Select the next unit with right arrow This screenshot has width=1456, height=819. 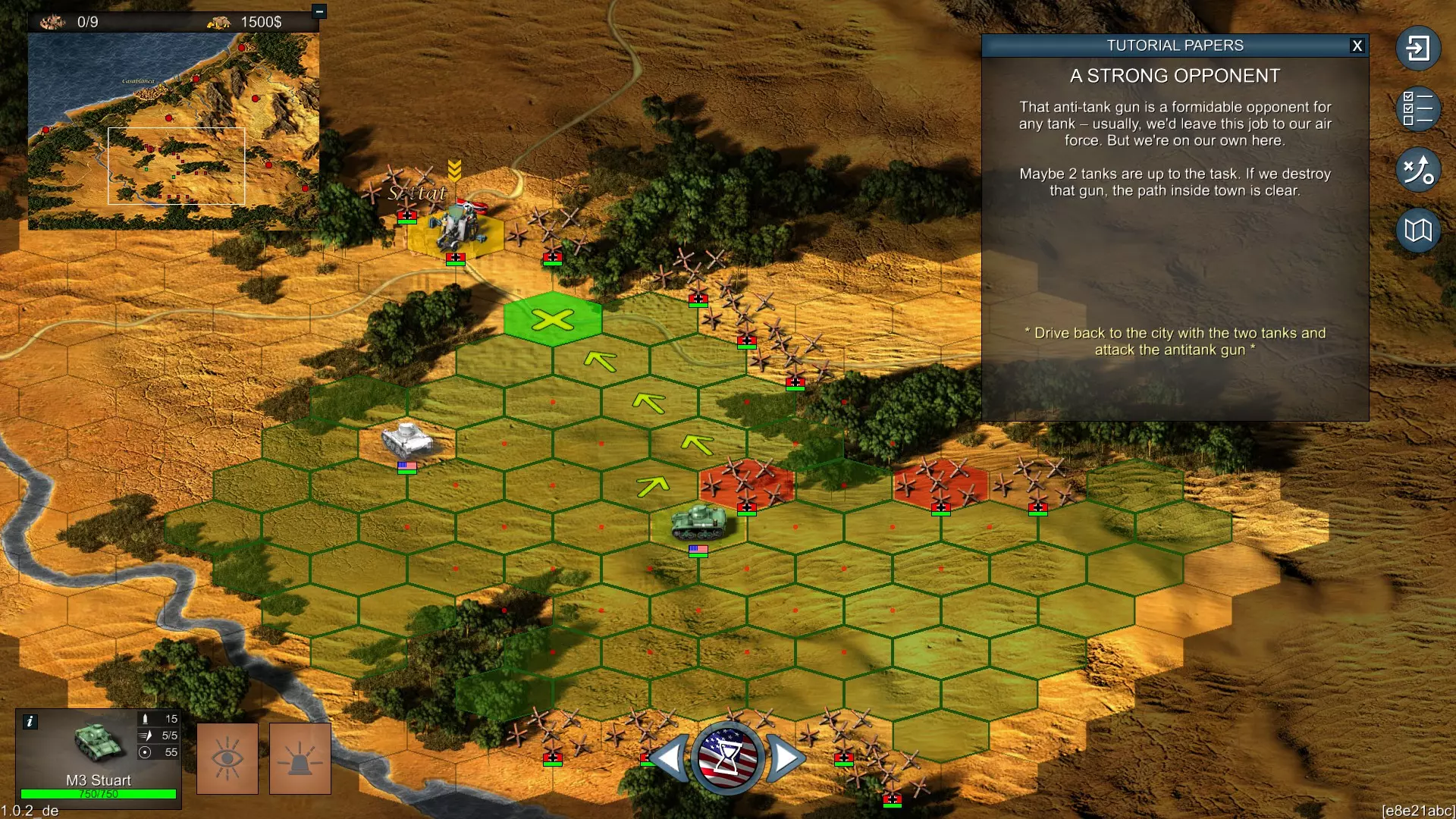click(784, 757)
